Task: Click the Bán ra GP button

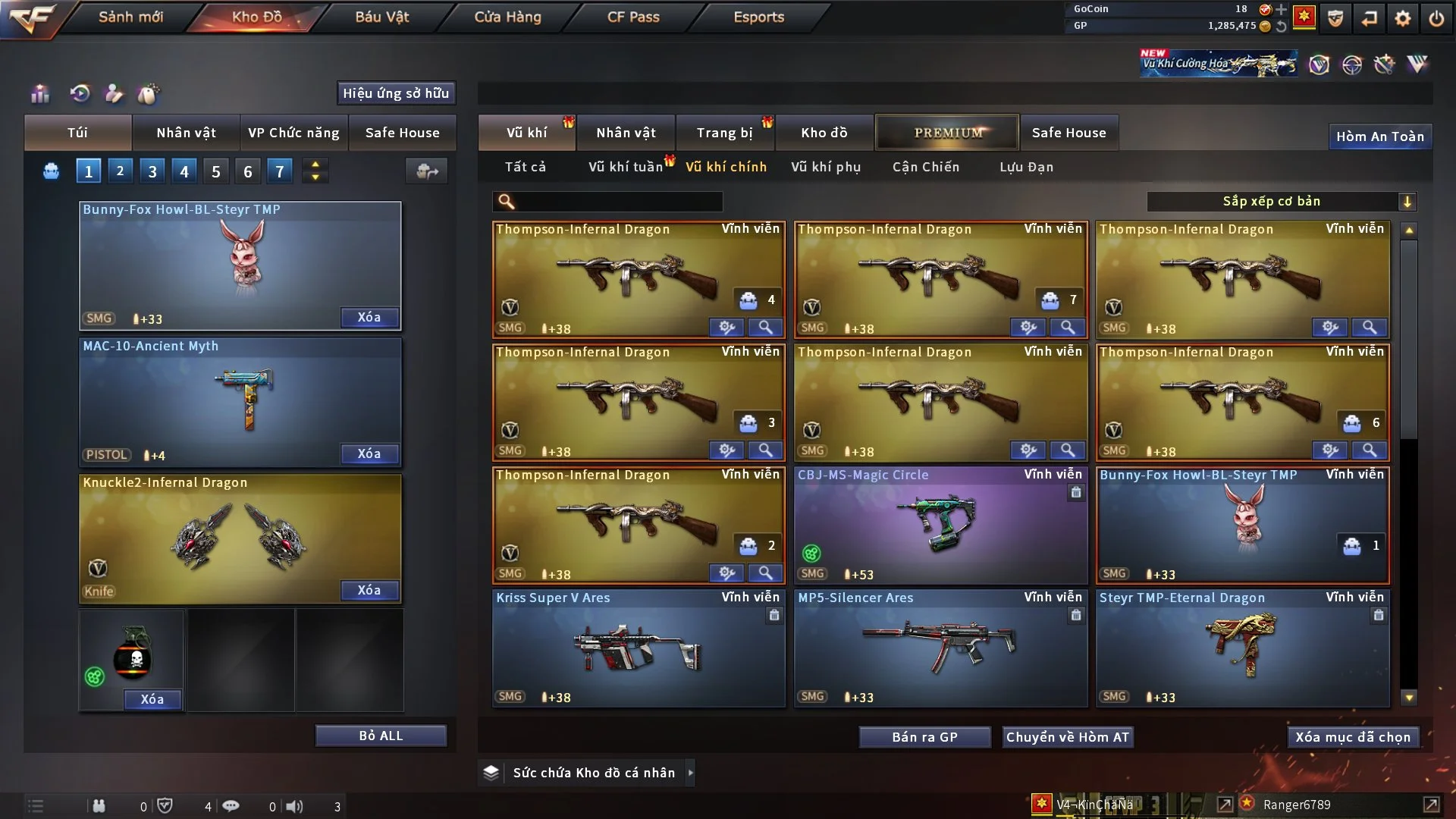Action: pos(924,737)
